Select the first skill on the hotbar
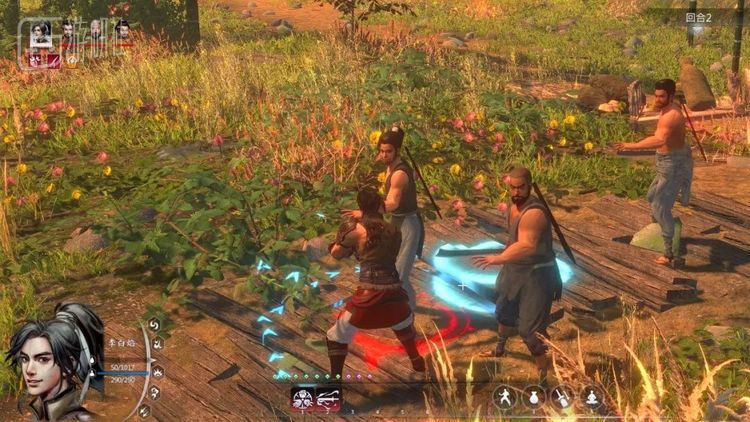This screenshot has width=750, height=422. click(x=302, y=400)
